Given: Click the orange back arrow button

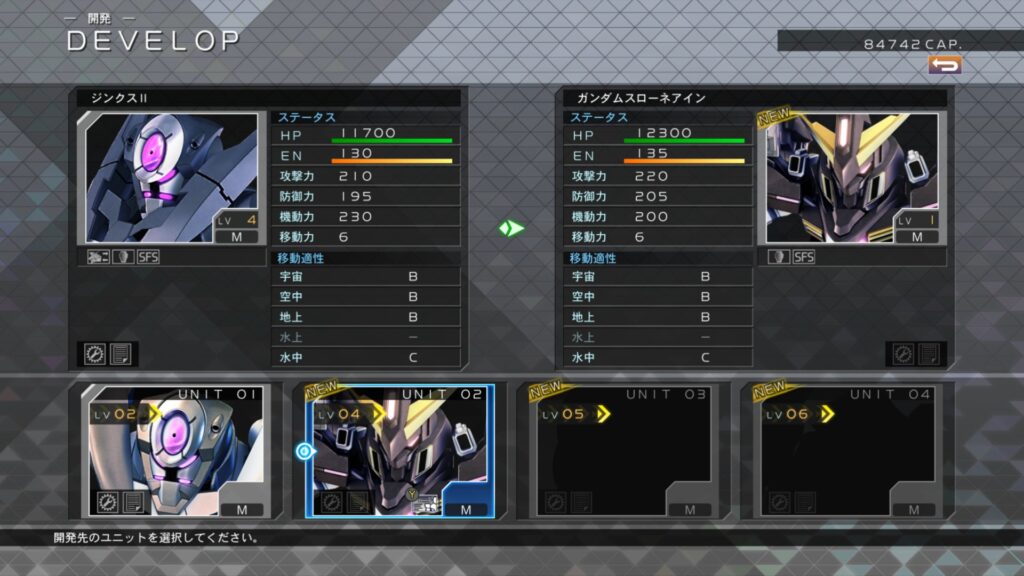Looking at the screenshot, I should pyautogui.click(x=944, y=65).
